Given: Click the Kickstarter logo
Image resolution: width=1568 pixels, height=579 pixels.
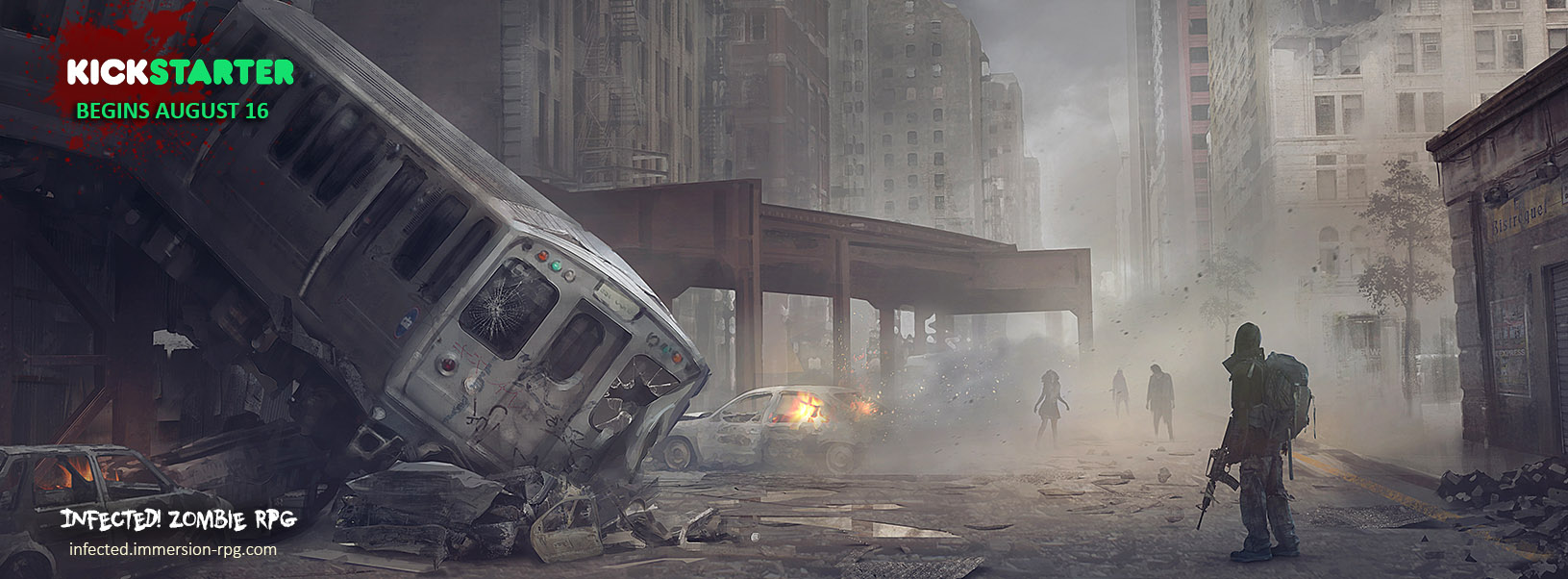Looking at the screenshot, I should (180, 72).
